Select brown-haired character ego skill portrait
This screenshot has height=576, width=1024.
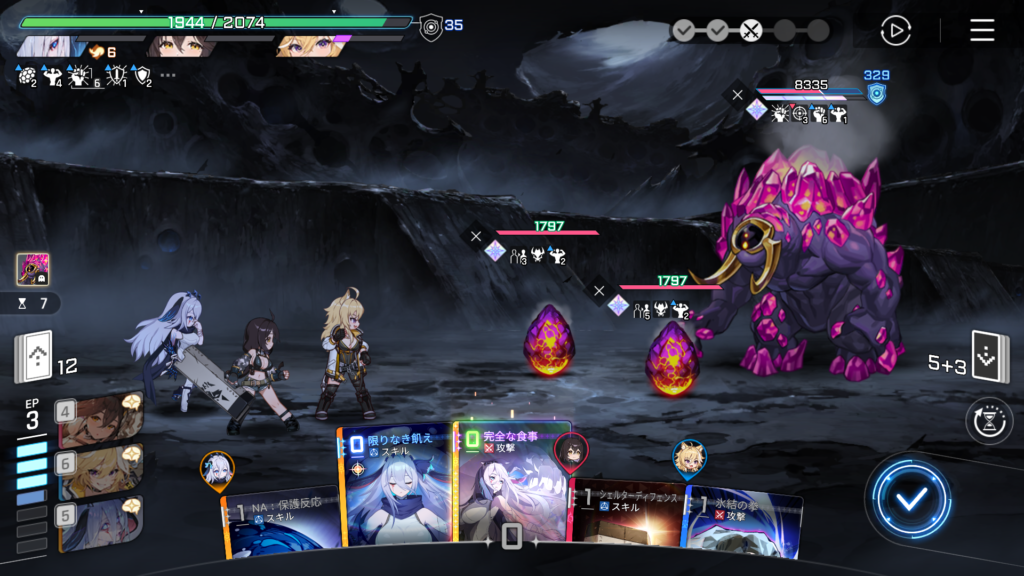point(100,419)
